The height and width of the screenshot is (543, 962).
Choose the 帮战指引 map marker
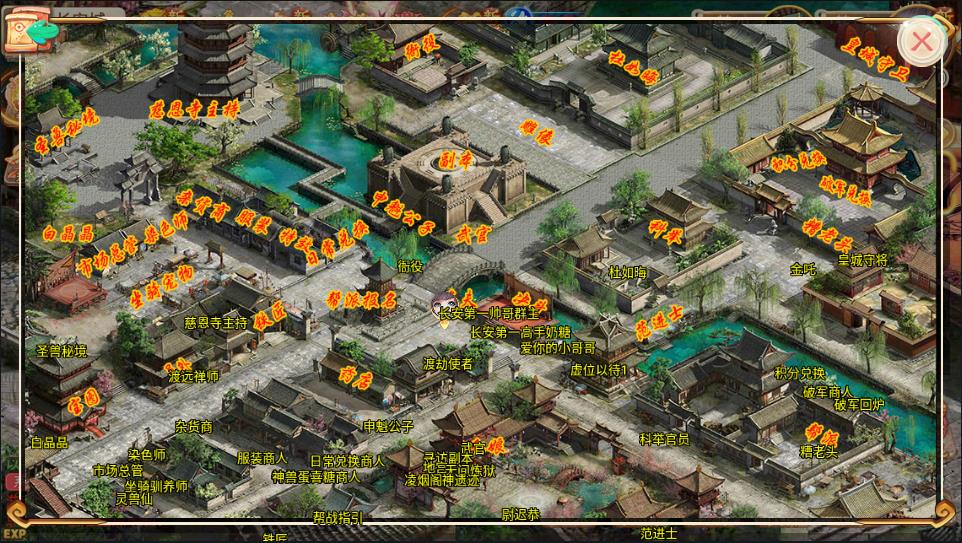pyautogui.click(x=338, y=517)
